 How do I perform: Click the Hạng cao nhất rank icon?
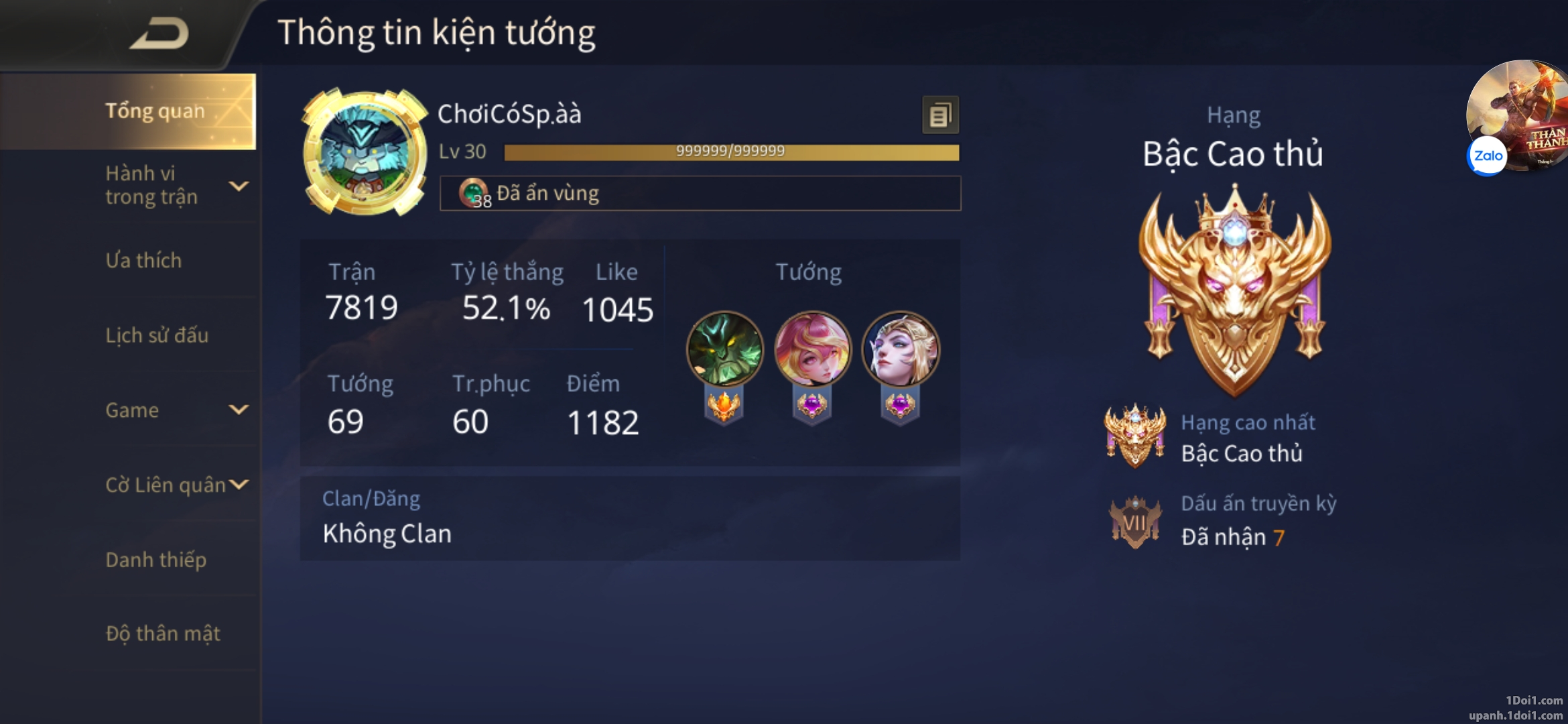pos(1134,436)
